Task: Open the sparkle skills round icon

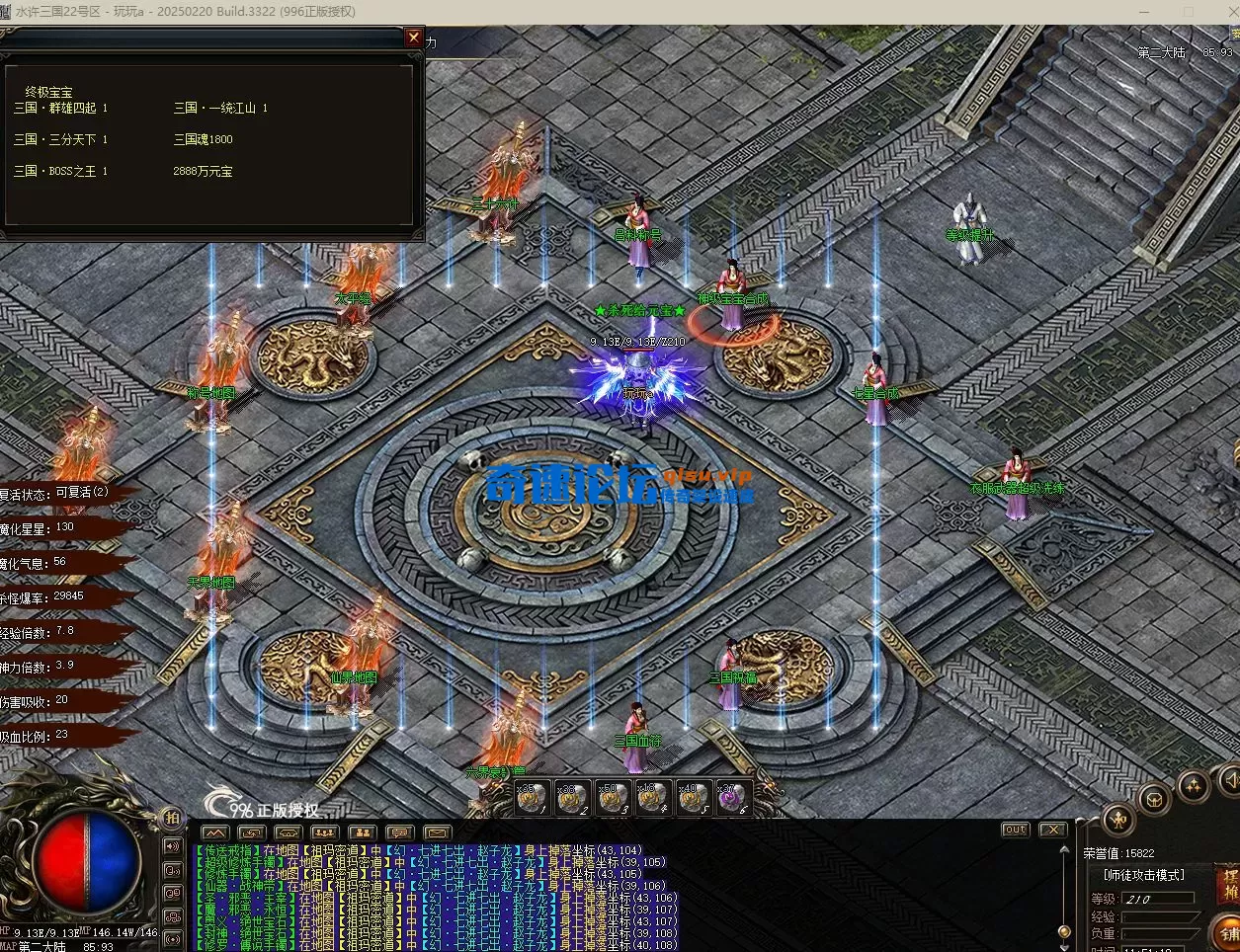Action: click(1194, 786)
